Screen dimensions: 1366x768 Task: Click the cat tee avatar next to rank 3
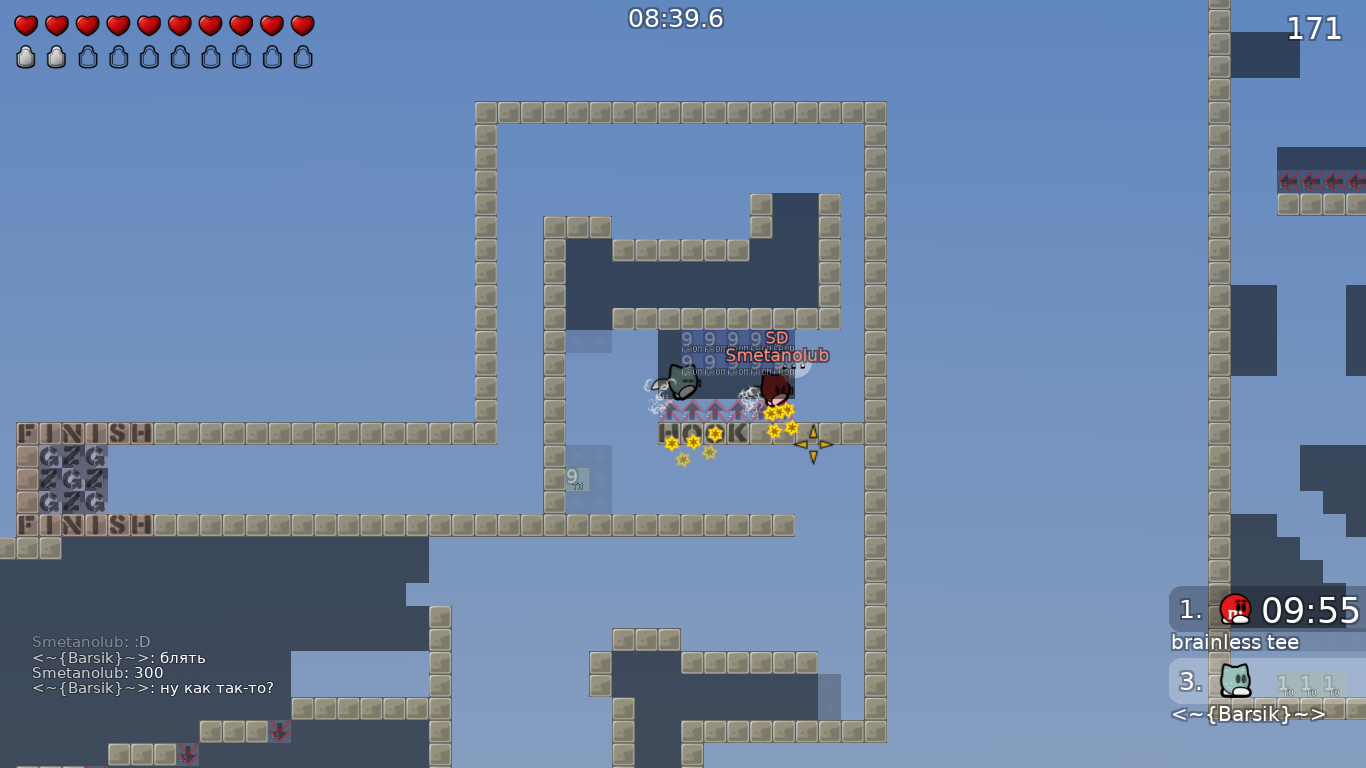[x=1234, y=681]
